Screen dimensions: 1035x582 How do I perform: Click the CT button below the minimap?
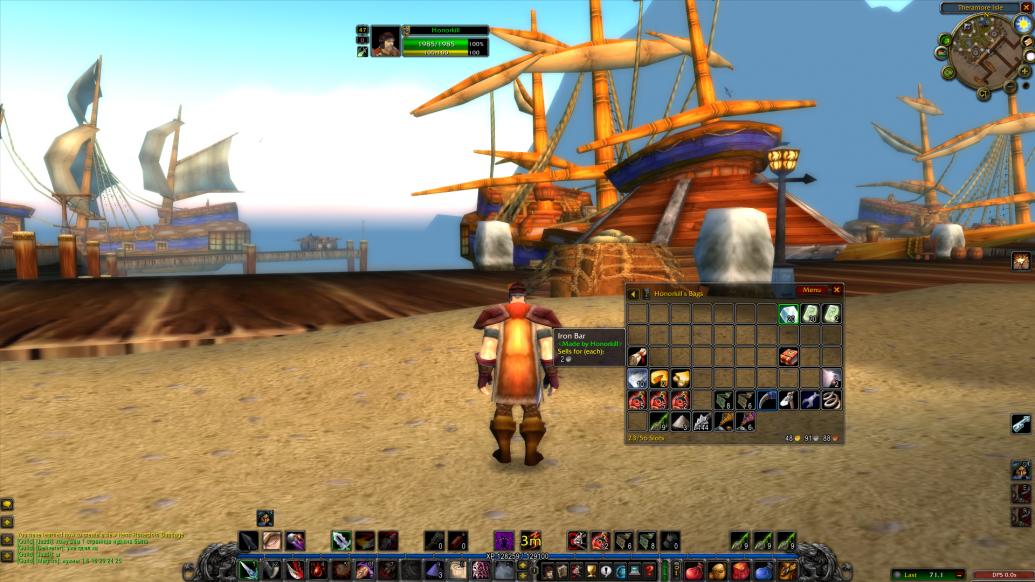coord(983,92)
